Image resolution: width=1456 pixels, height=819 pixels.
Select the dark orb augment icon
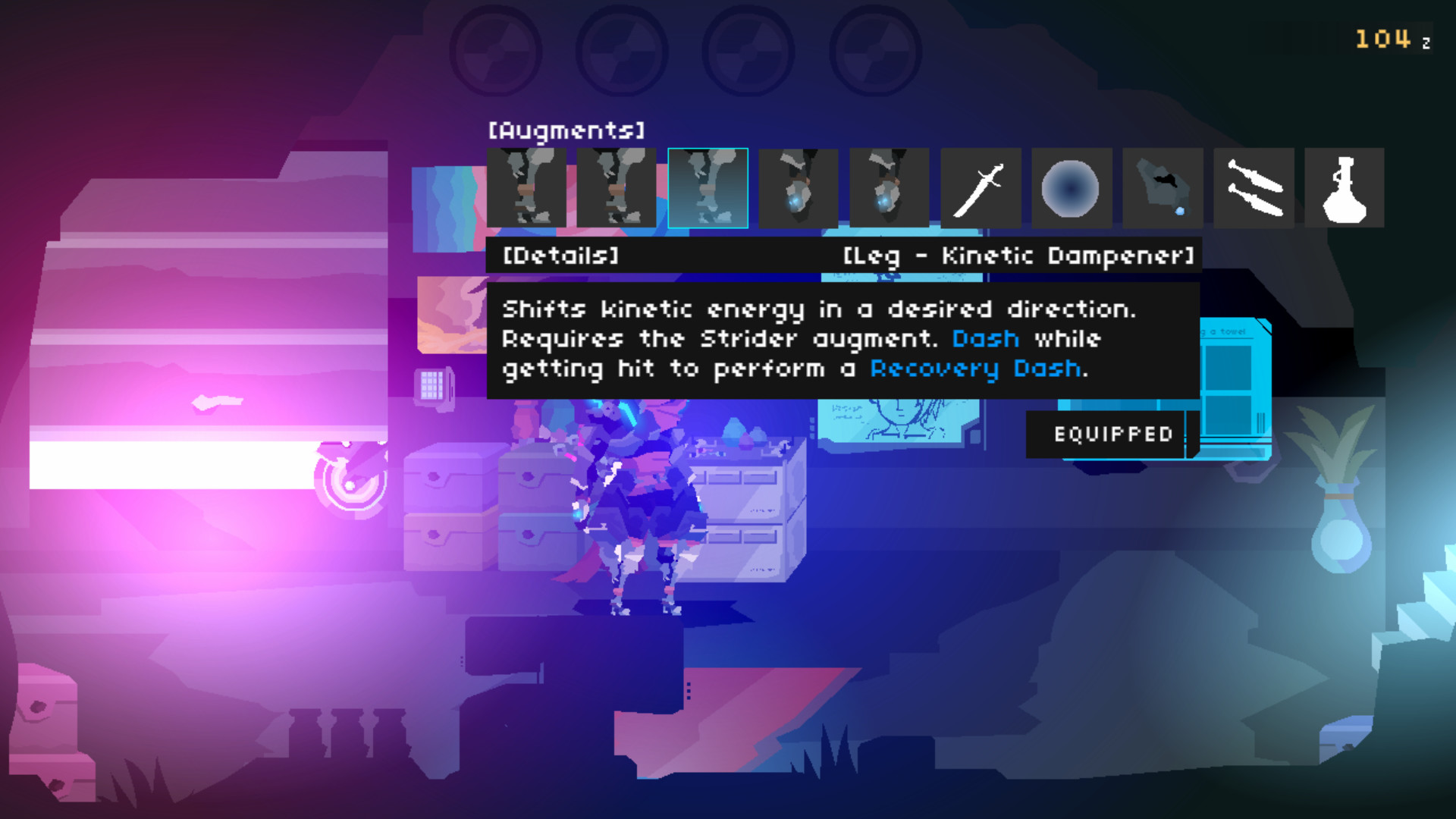(1070, 188)
